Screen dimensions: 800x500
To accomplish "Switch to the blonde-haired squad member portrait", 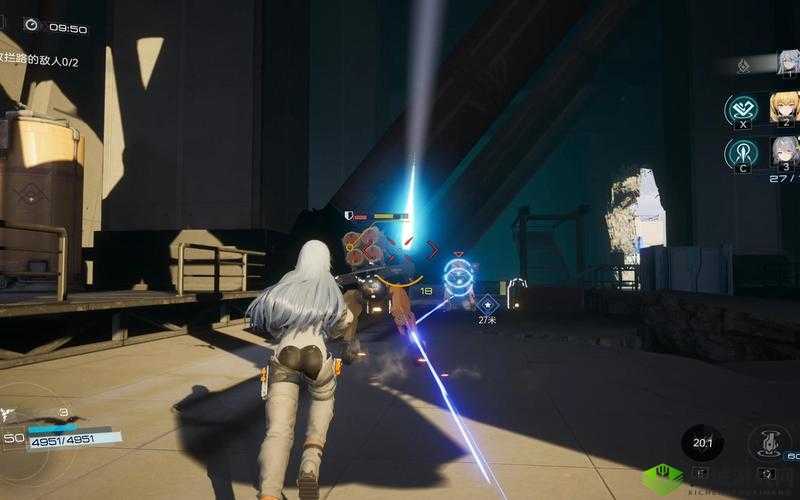I will pyautogui.click(x=784, y=107).
